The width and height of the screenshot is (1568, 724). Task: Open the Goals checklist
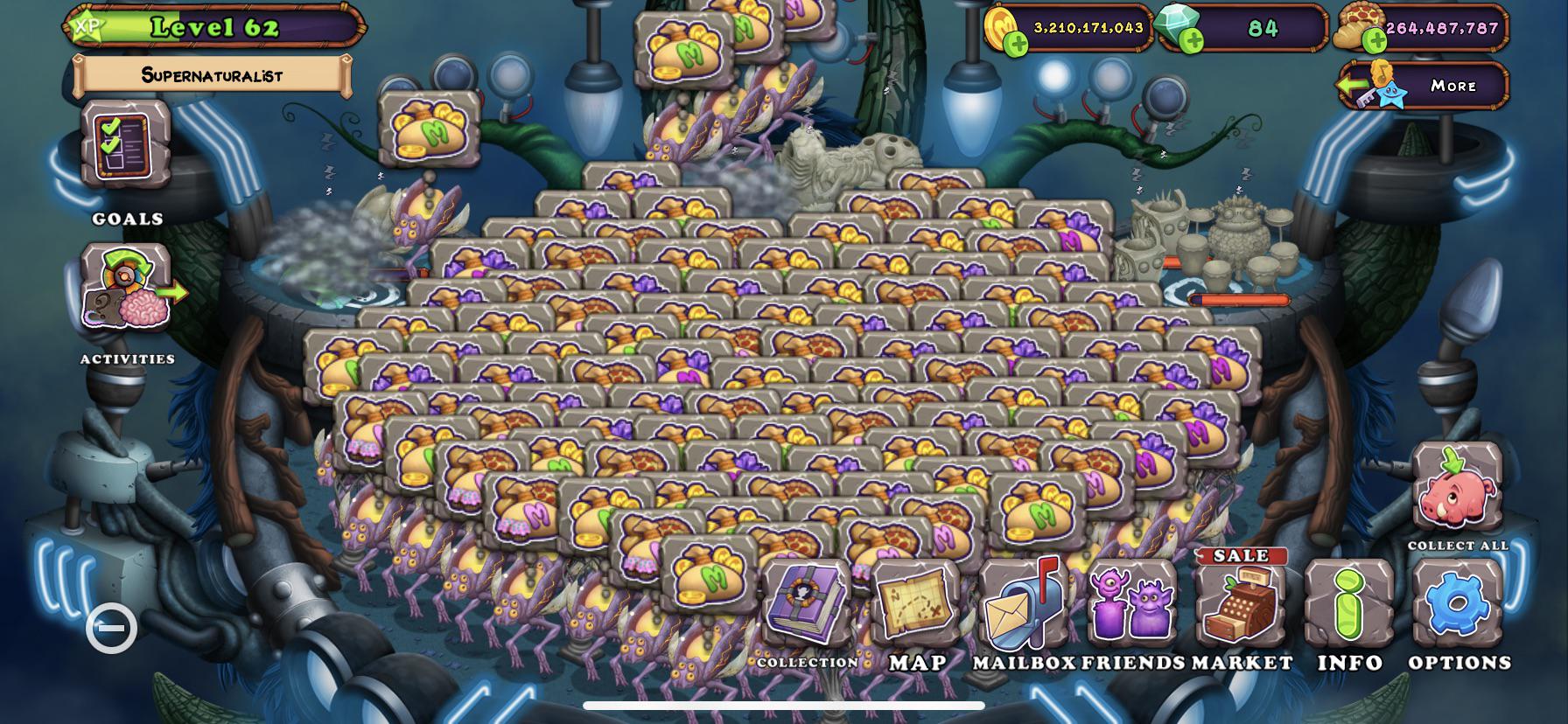(127, 144)
